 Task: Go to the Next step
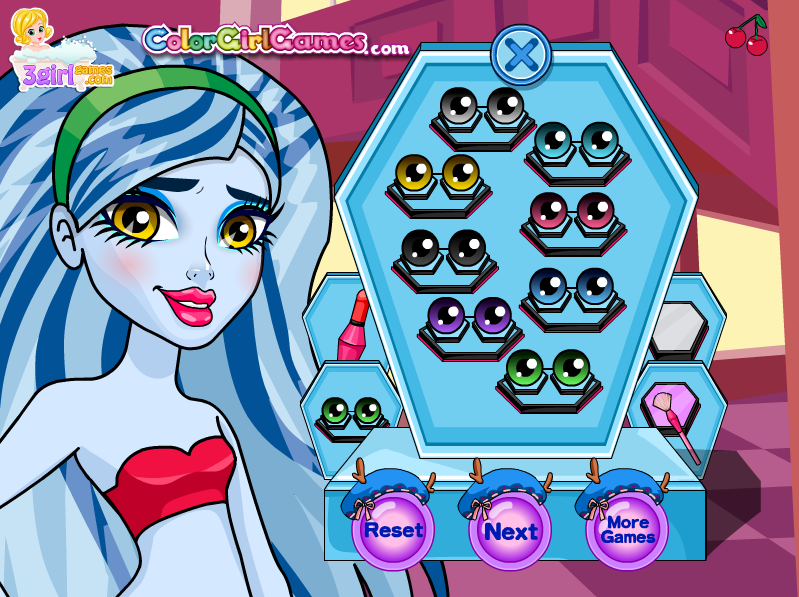point(510,531)
